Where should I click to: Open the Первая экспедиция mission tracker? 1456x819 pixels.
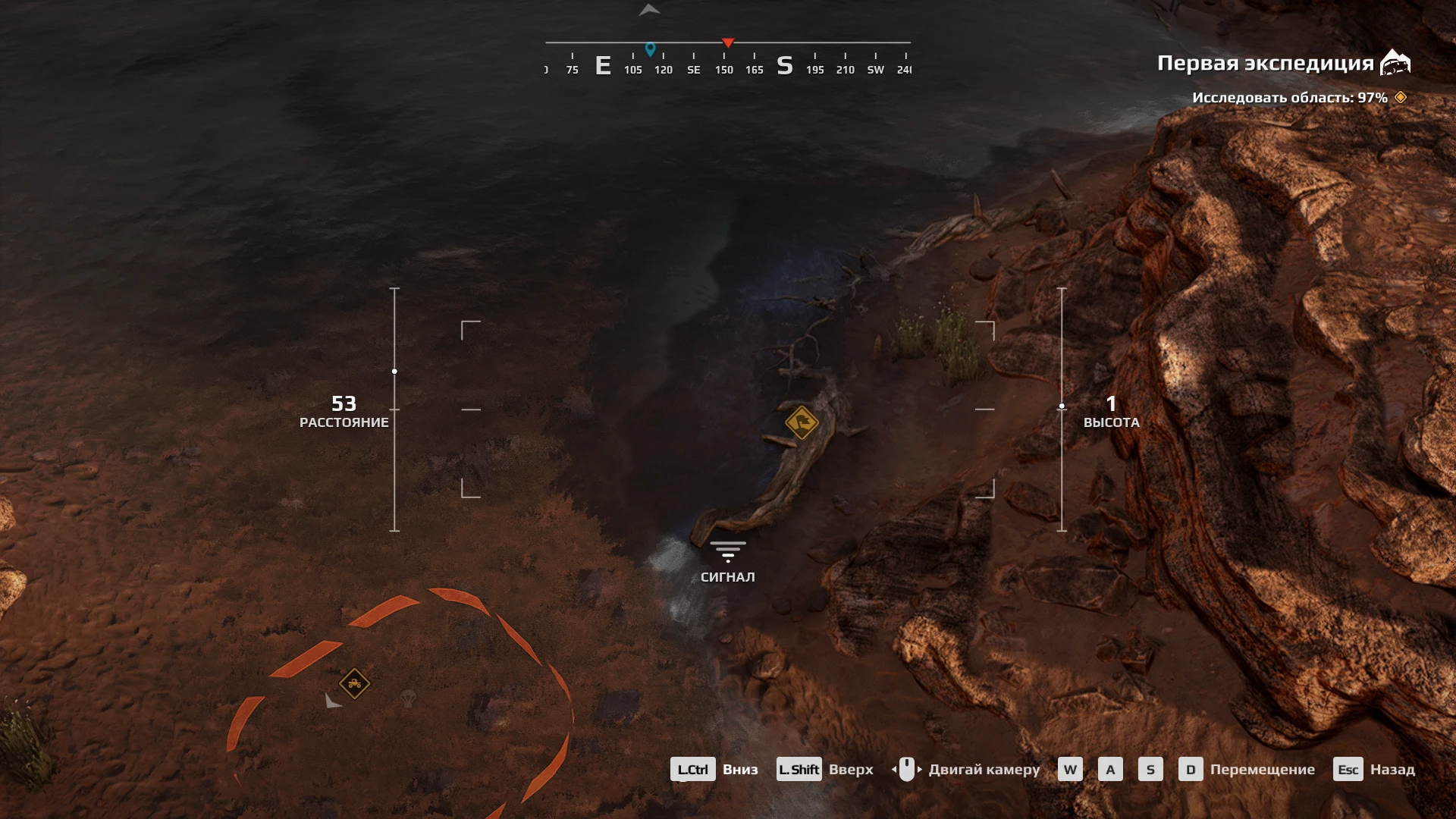(1282, 64)
